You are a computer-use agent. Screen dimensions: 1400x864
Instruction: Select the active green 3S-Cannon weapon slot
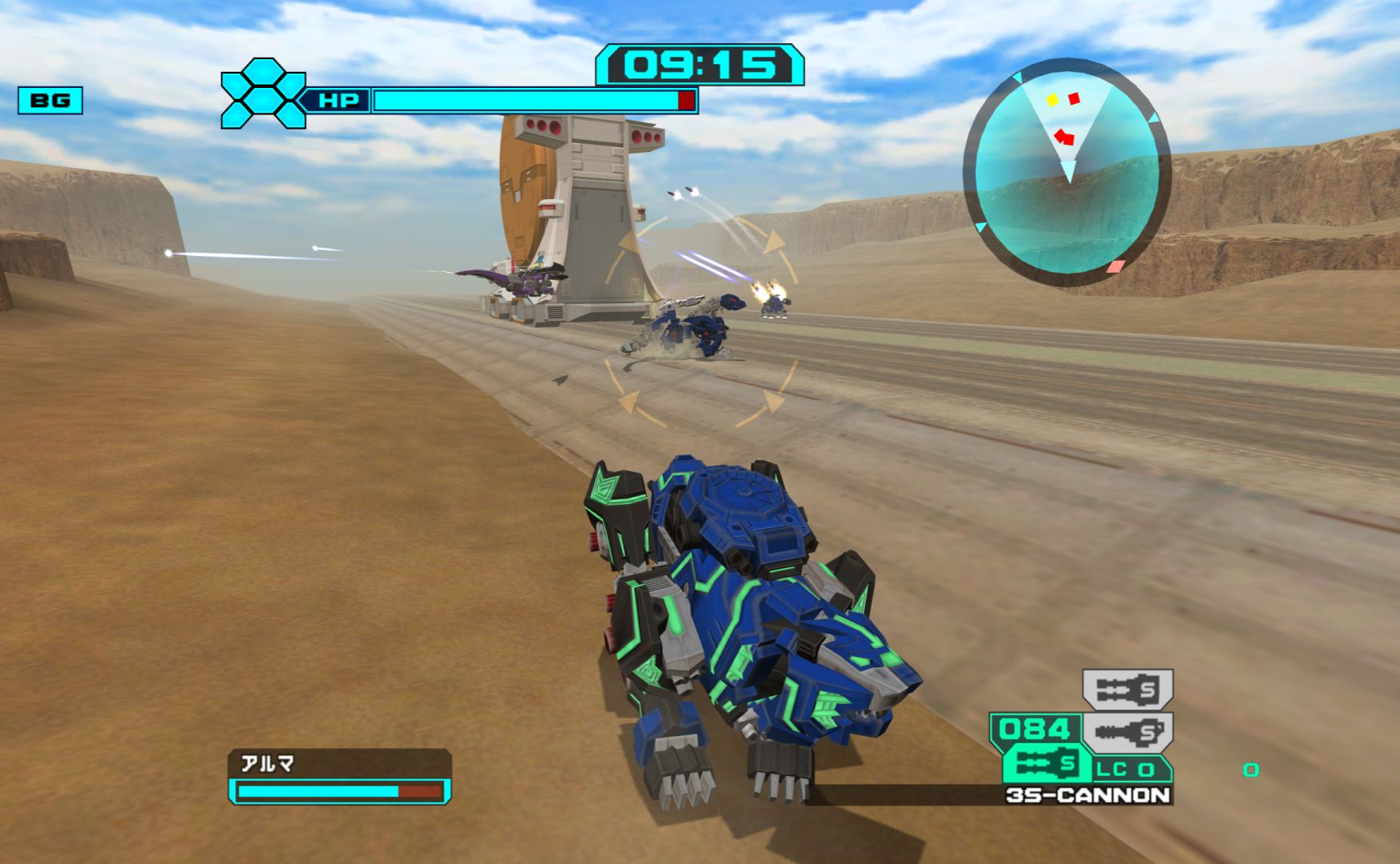click(x=1047, y=764)
